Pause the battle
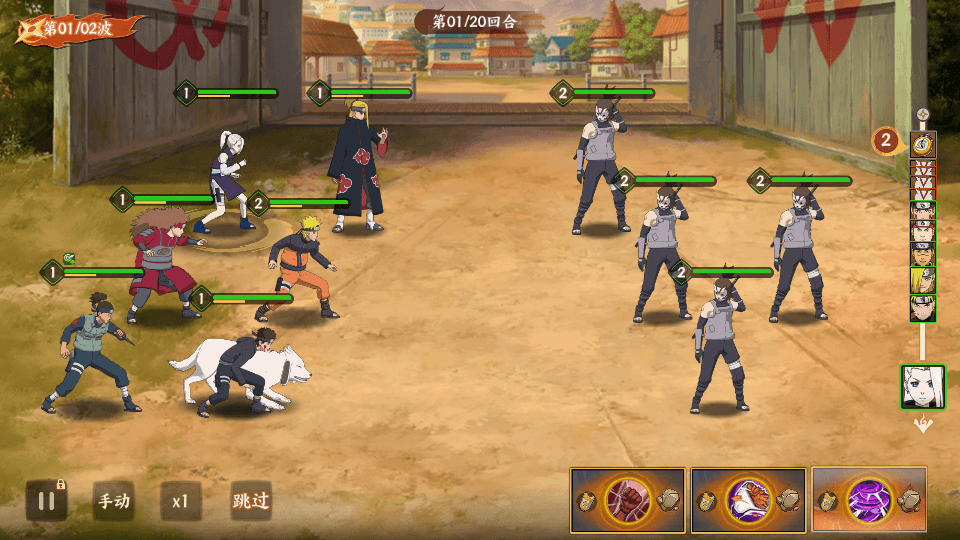Viewport: 960px width, 540px height. (x=46, y=500)
